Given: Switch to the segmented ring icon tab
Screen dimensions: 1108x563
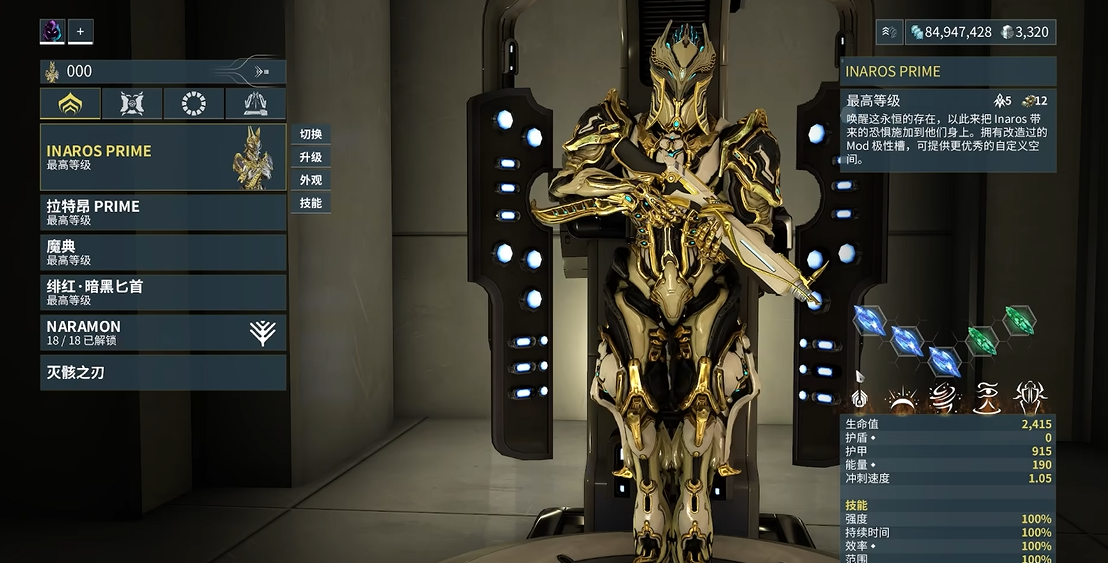Looking at the screenshot, I should (194, 103).
